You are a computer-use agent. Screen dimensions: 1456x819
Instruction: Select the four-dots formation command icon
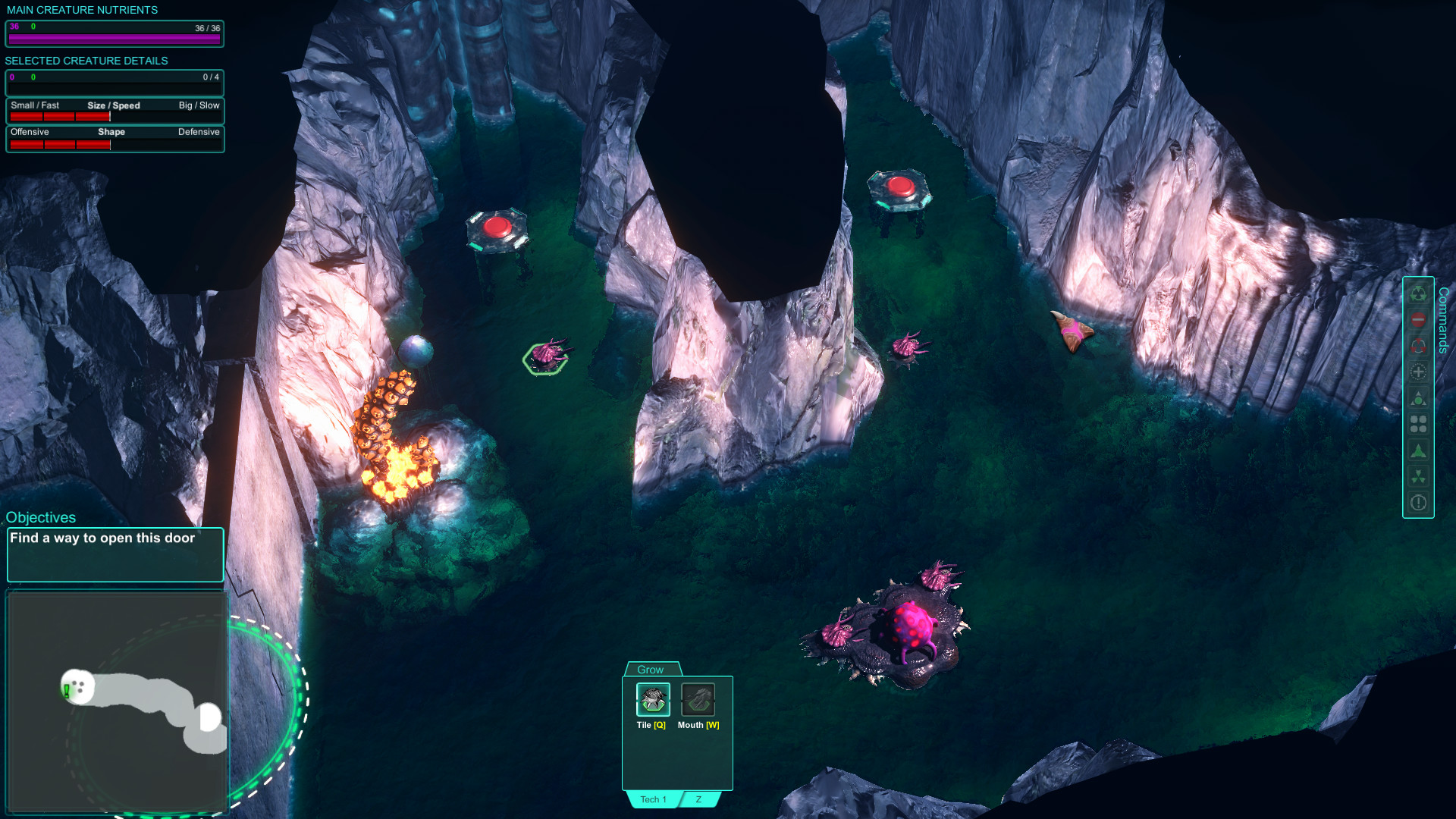[x=1418, y=424]
